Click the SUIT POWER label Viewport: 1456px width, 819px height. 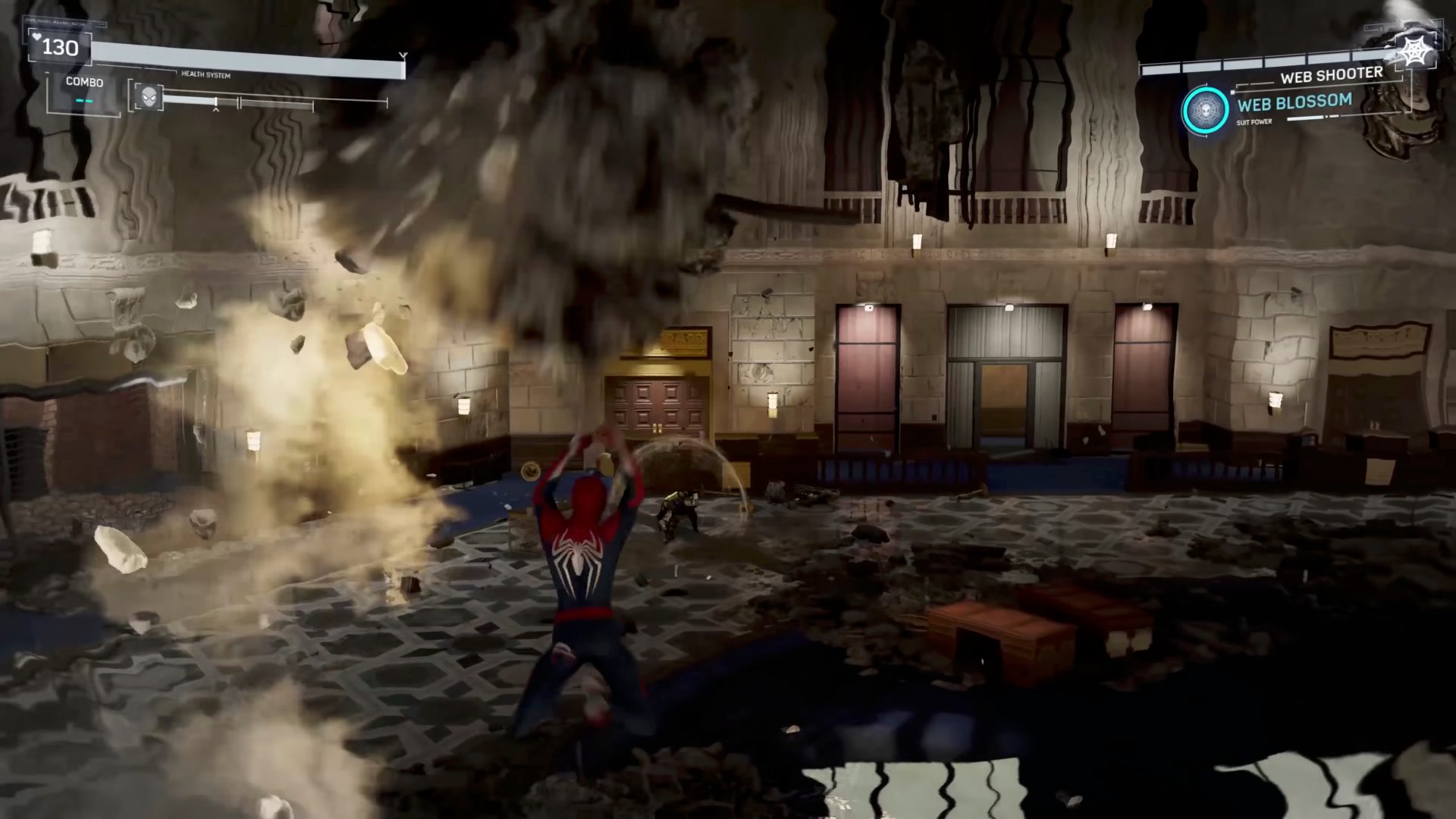coord(1255,121)
